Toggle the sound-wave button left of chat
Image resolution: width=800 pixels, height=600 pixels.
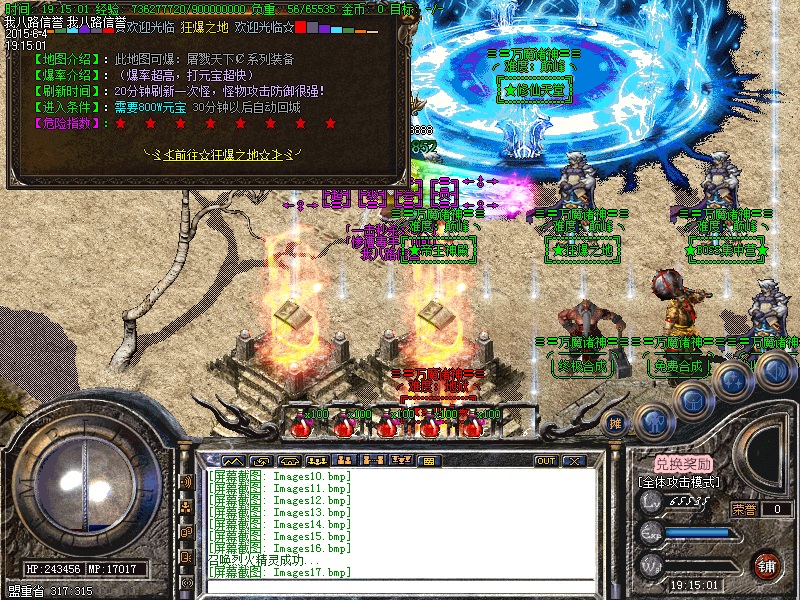186,482
